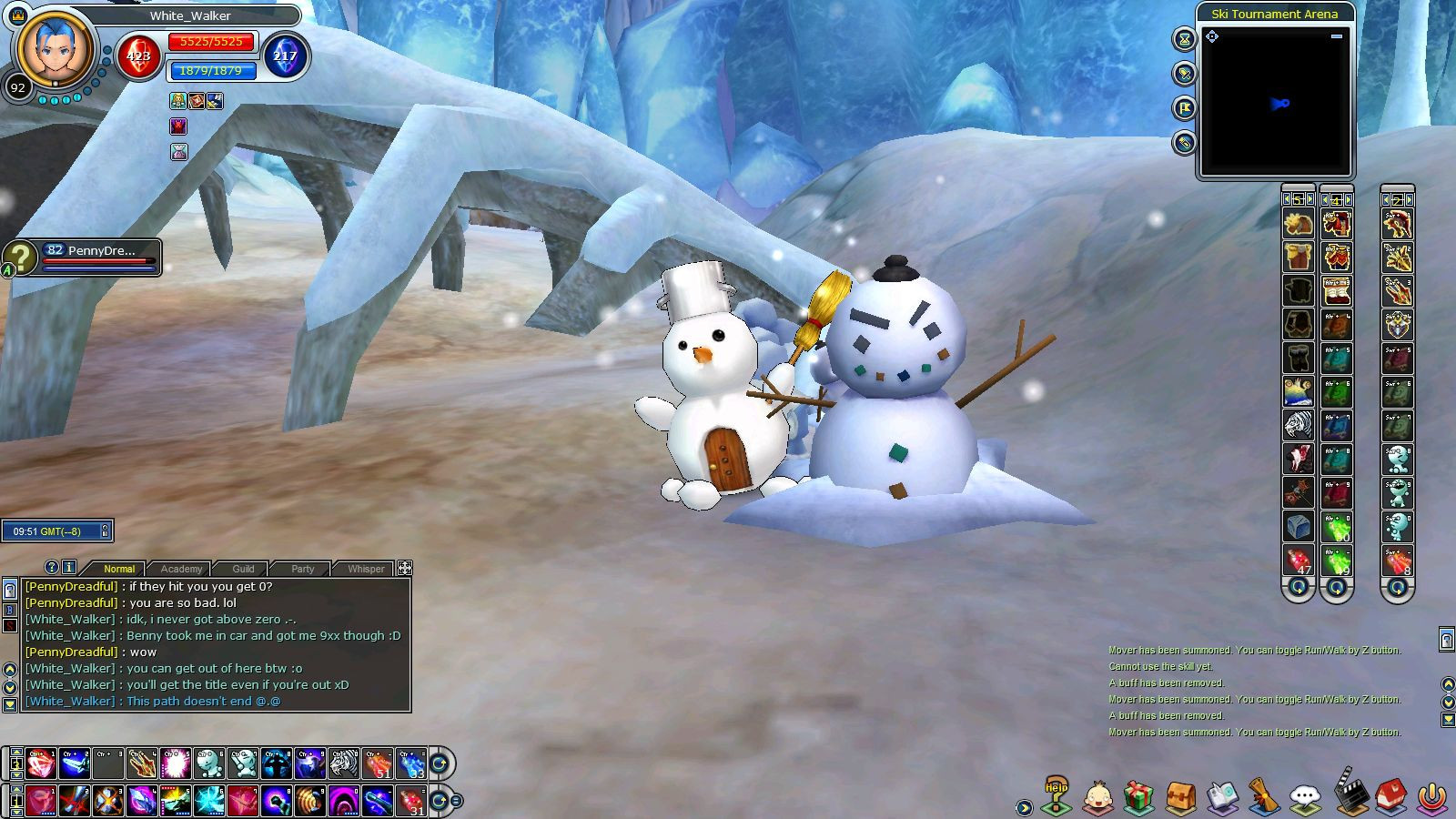1456x819 pixels.
Task: Click the power button icon
Action: click(1432, 797)
